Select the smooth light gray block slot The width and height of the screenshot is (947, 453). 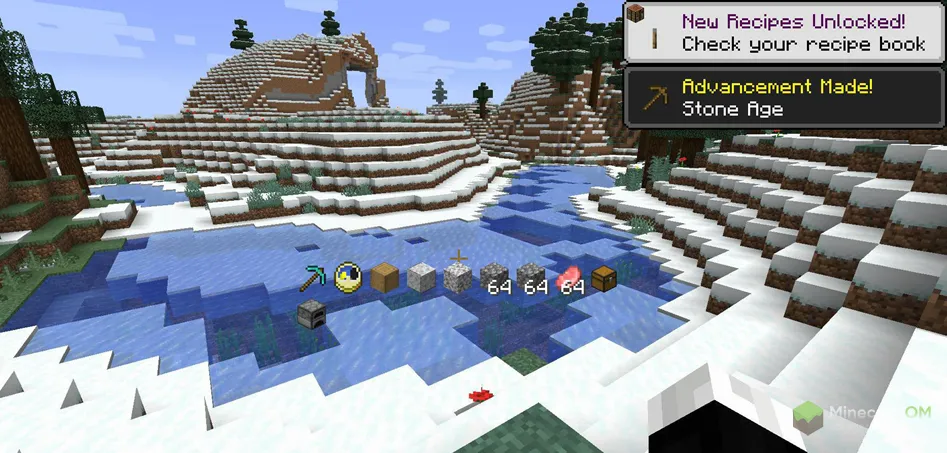421,278
